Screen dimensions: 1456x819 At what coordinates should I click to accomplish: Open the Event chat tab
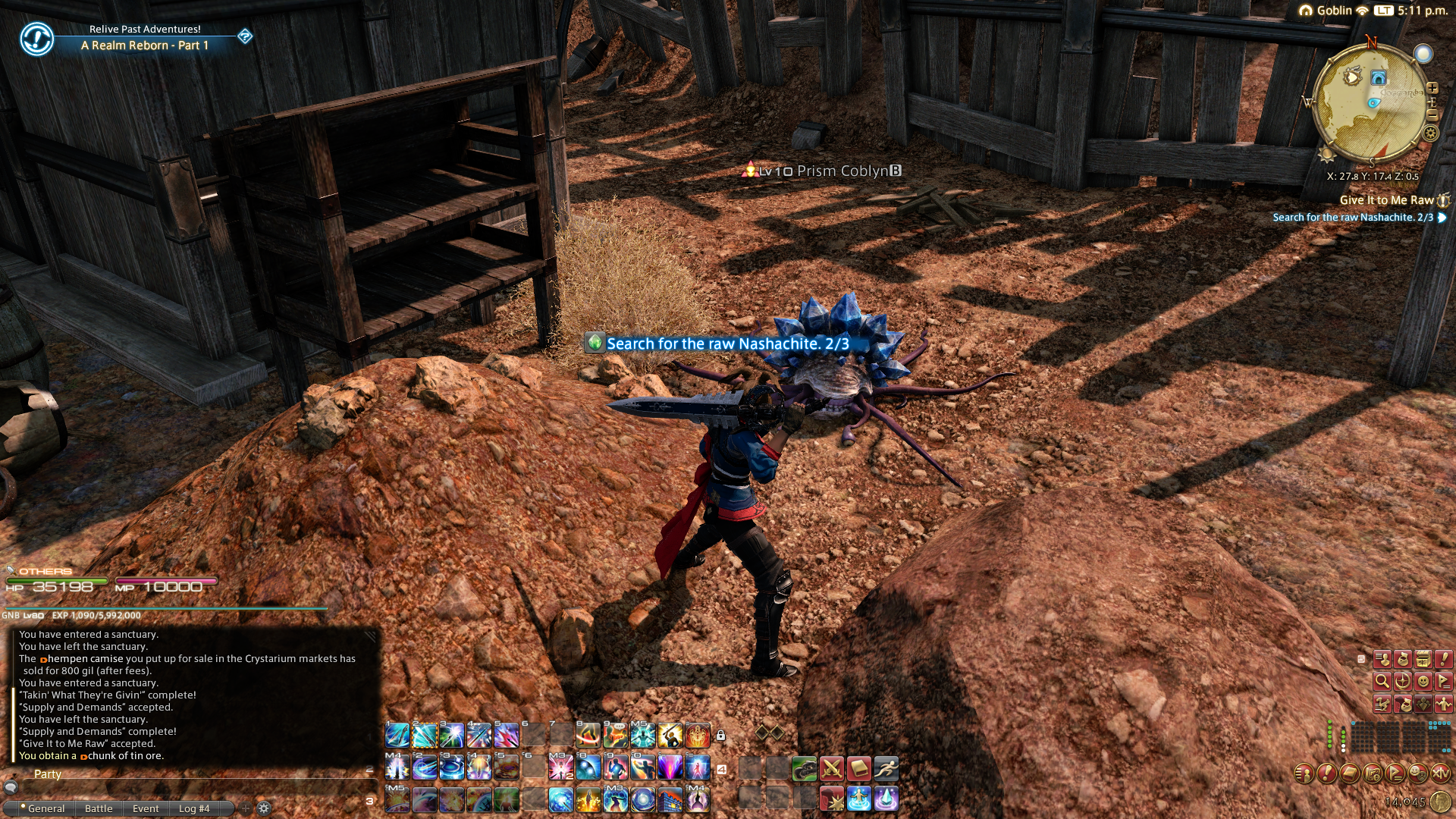(x=146, y=808)
